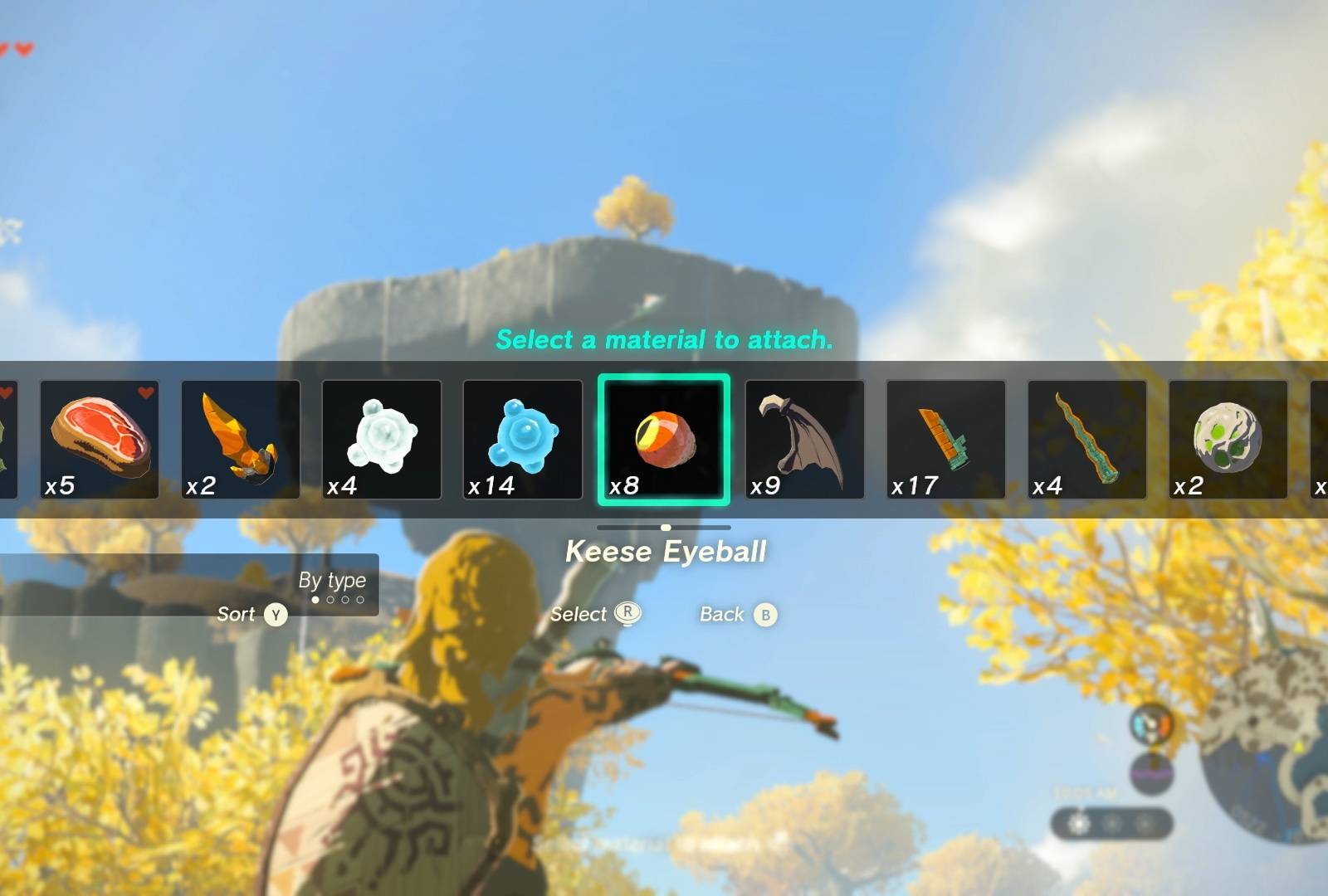Select the Keese Eyeball material
The height and width of the screenshot is (896, 1328).
point(664,439)
